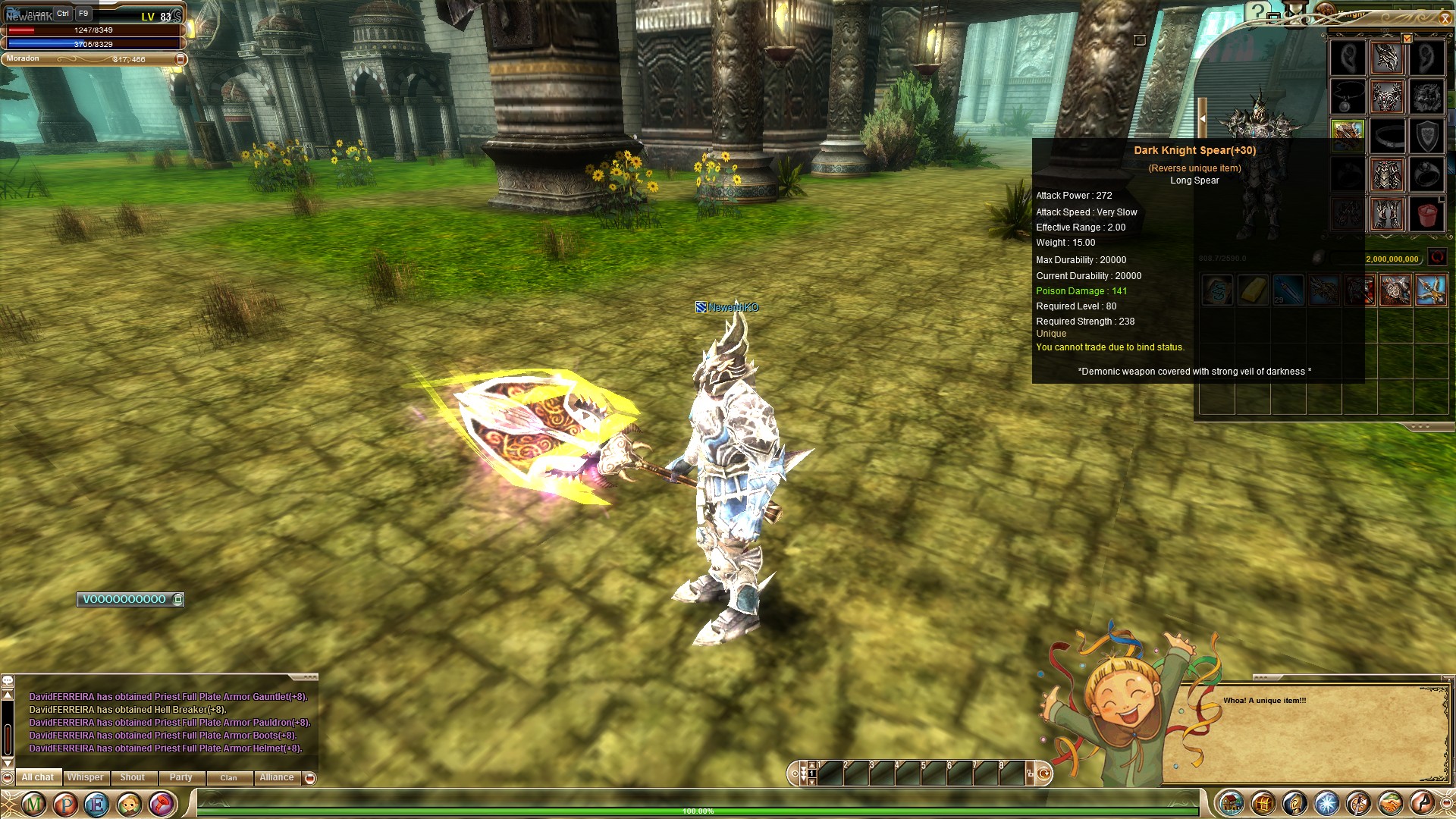Switch to Clan chat
This screenshot has height=819, width=1456.
(228, 777)
